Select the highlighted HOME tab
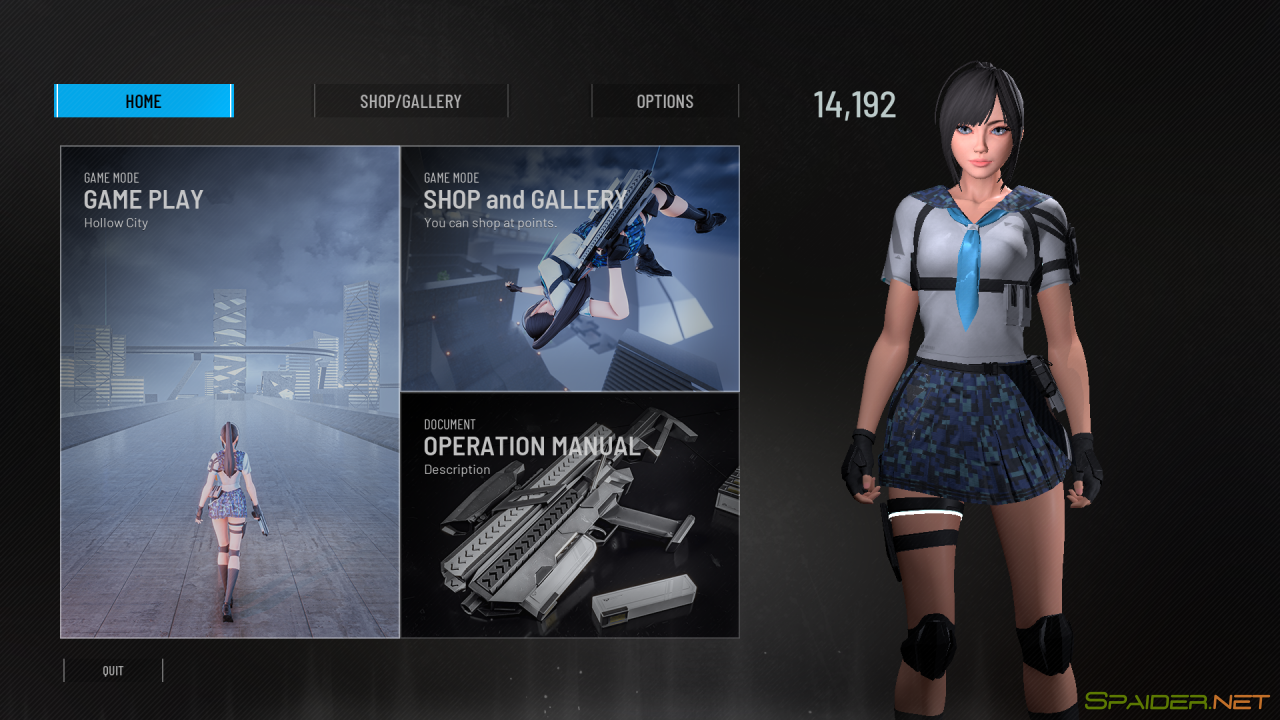This screenshot has height=720, width=1280. pos(143,100)
